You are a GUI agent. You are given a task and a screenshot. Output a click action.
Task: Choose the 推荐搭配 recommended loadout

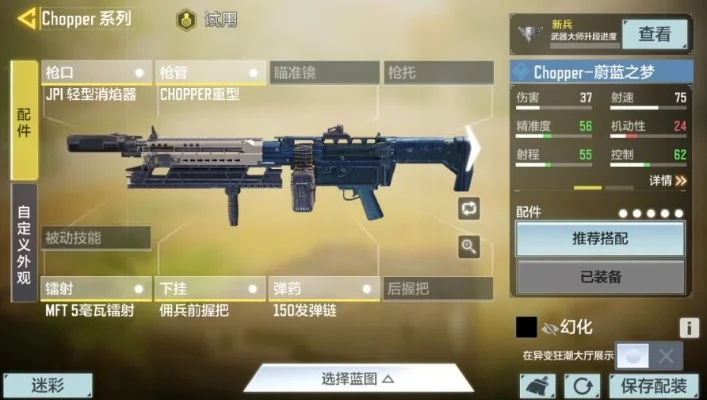[x=600, y=239]
